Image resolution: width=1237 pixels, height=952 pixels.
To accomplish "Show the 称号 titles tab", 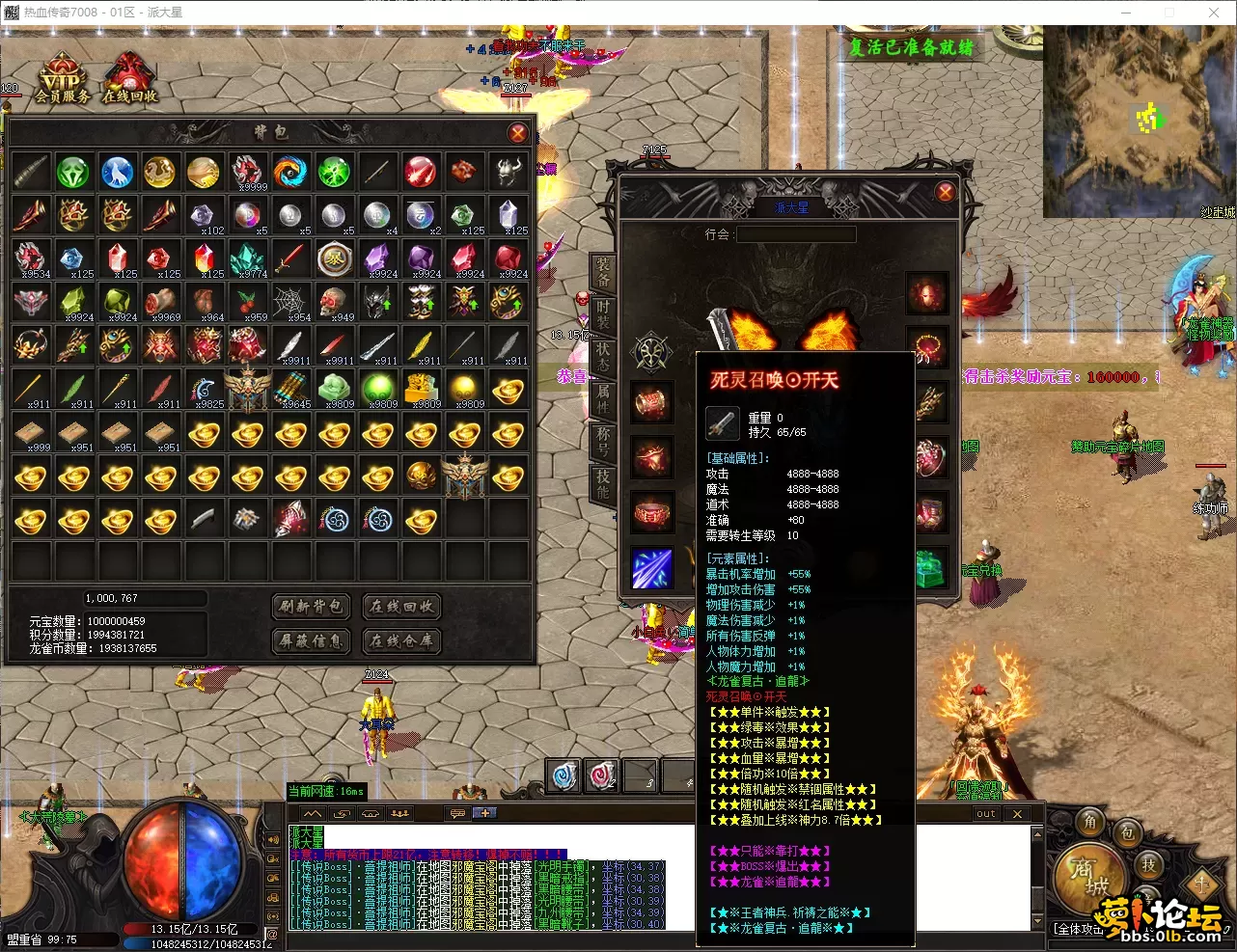I will pyautogui.click(x=603, y=440).
